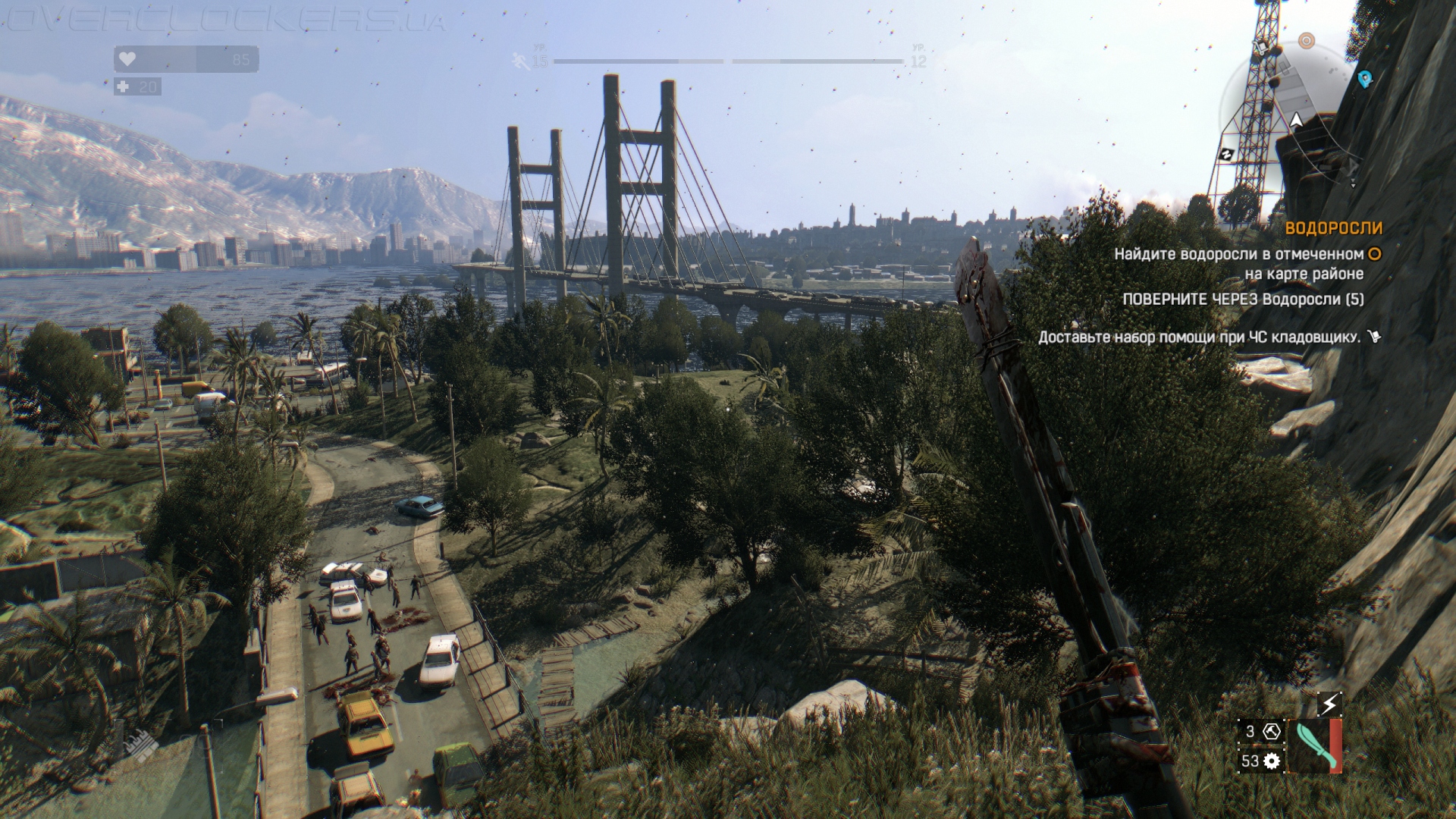Screen dimensions: 1456x819
Task: Select the blue location pin on minimap
Action: click(x=1364, y=79)
